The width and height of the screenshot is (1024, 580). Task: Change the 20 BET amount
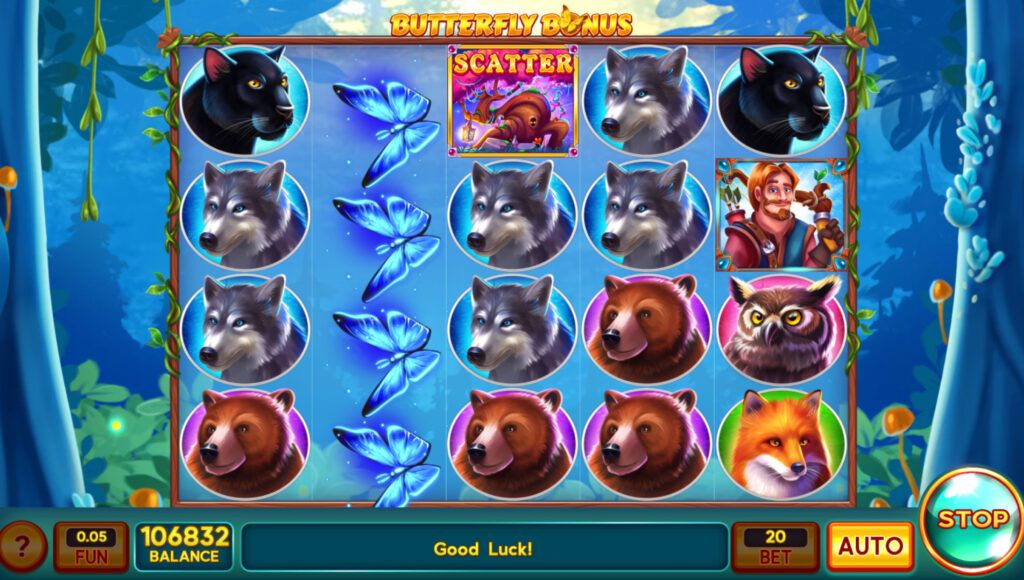[x=775, y=547]
